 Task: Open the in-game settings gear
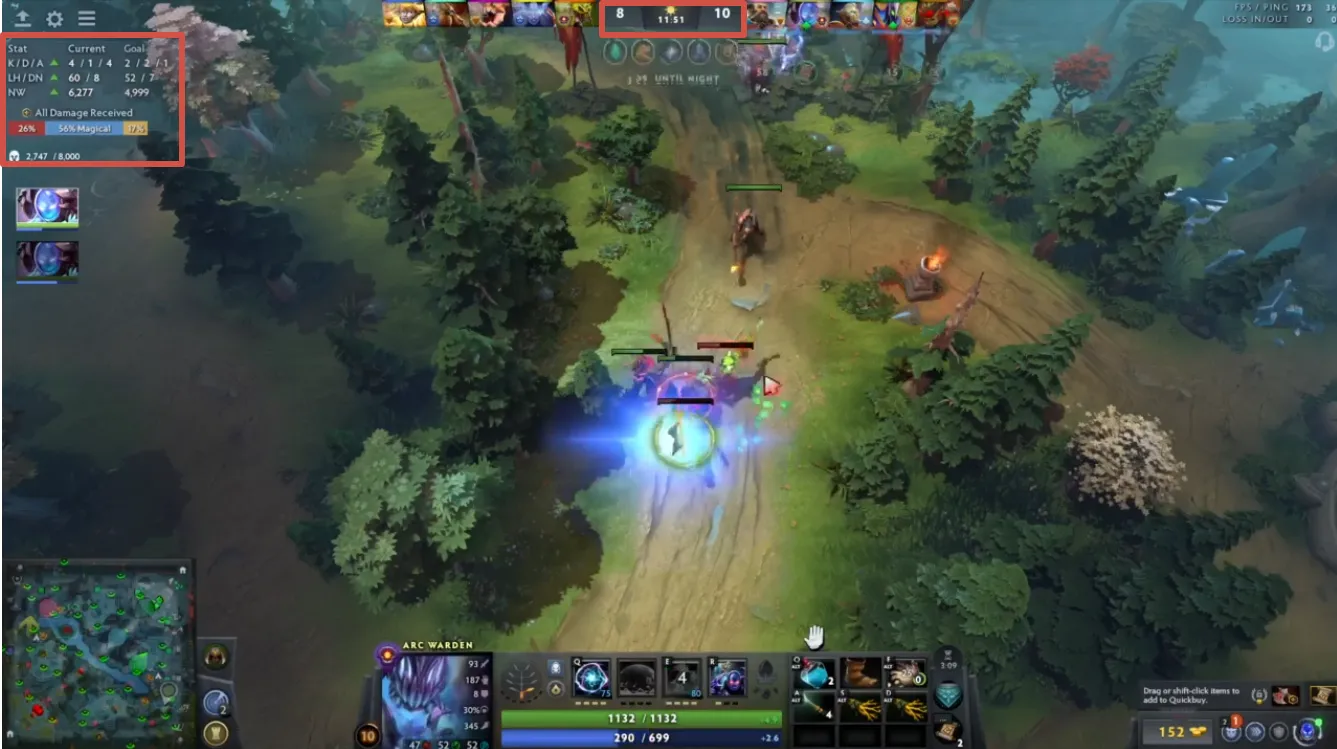55,17
